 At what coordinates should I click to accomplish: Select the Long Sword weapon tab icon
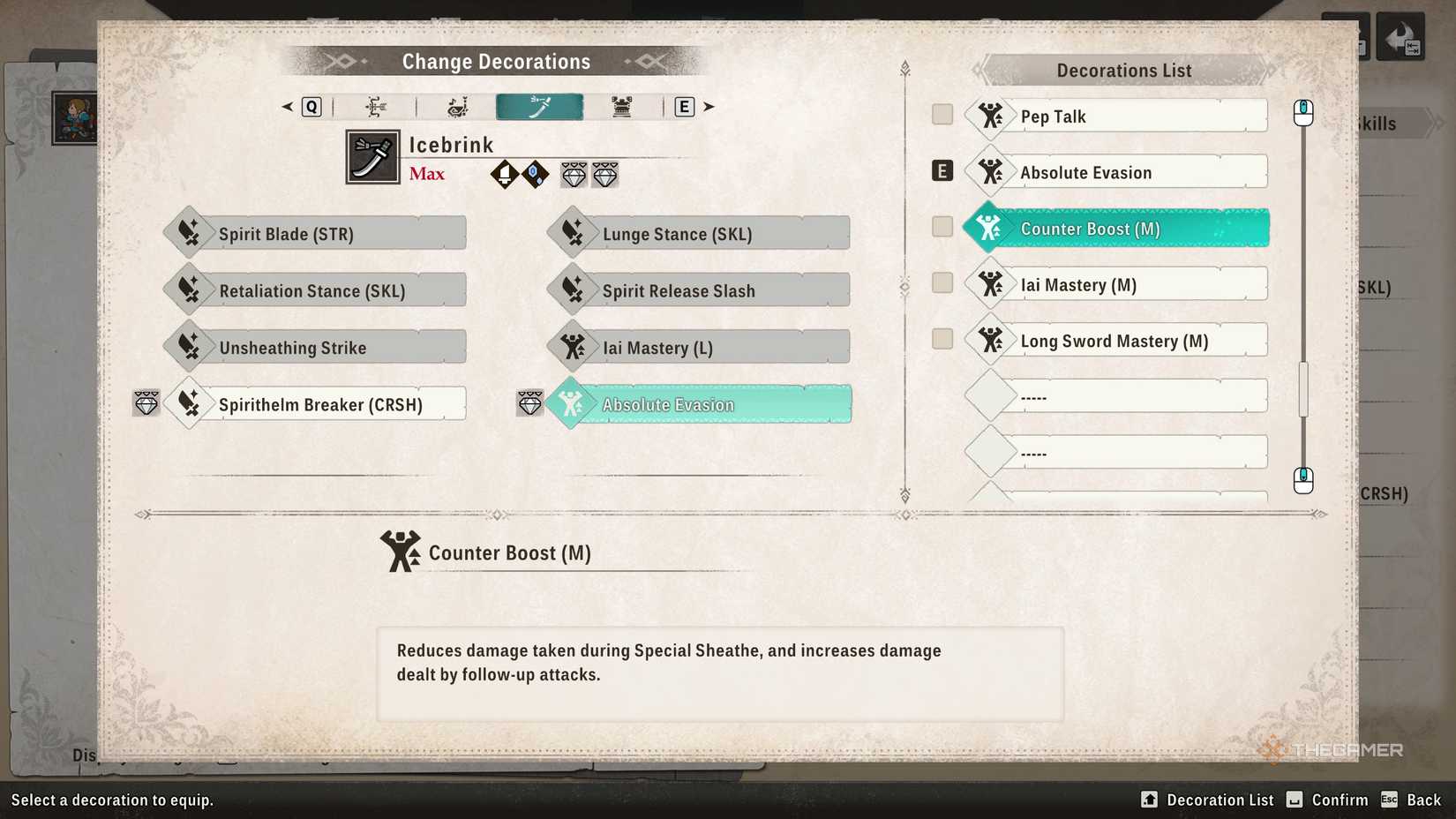click(539, 106)
